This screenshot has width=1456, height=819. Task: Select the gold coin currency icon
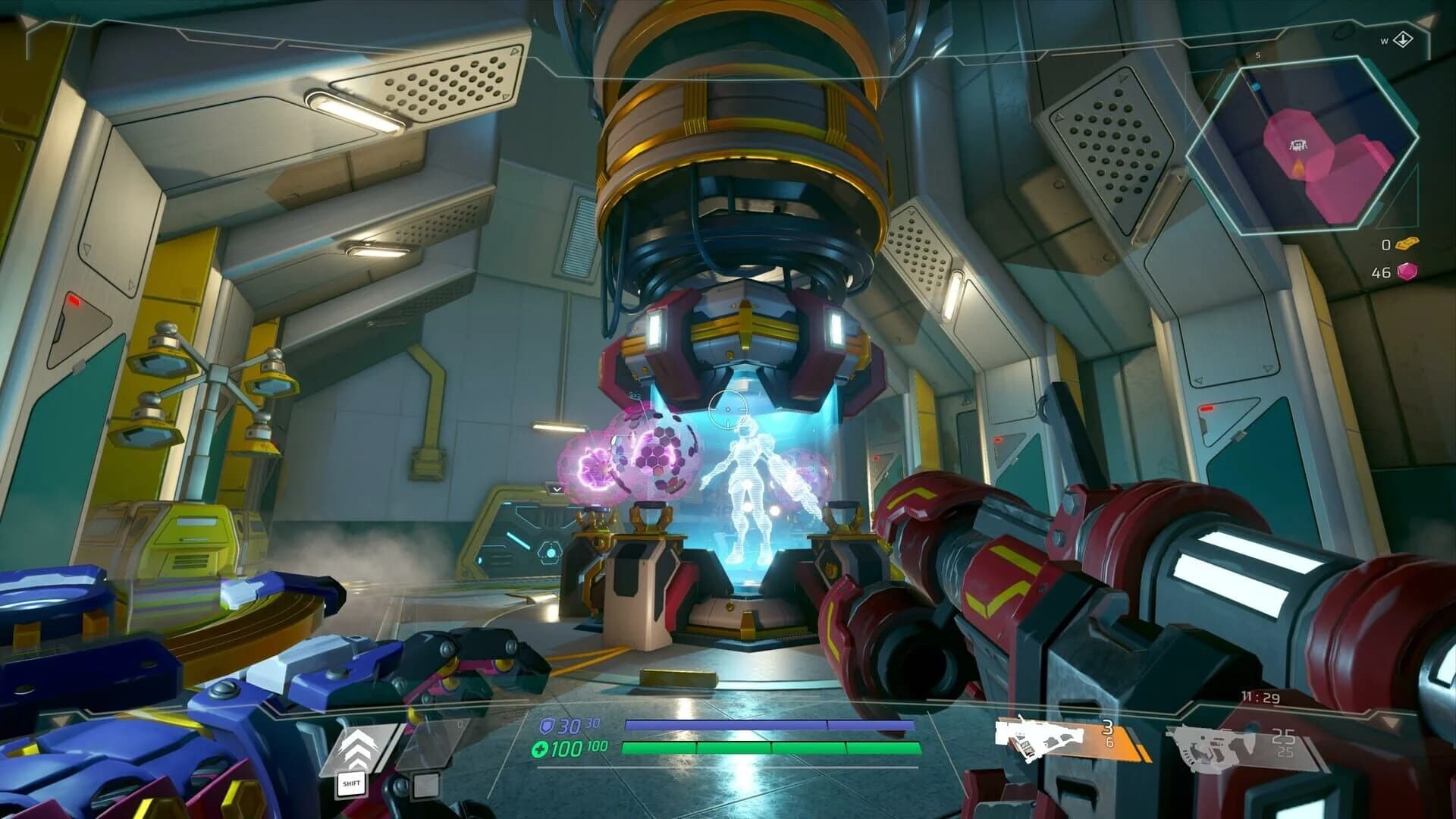tap(1409, 243)
